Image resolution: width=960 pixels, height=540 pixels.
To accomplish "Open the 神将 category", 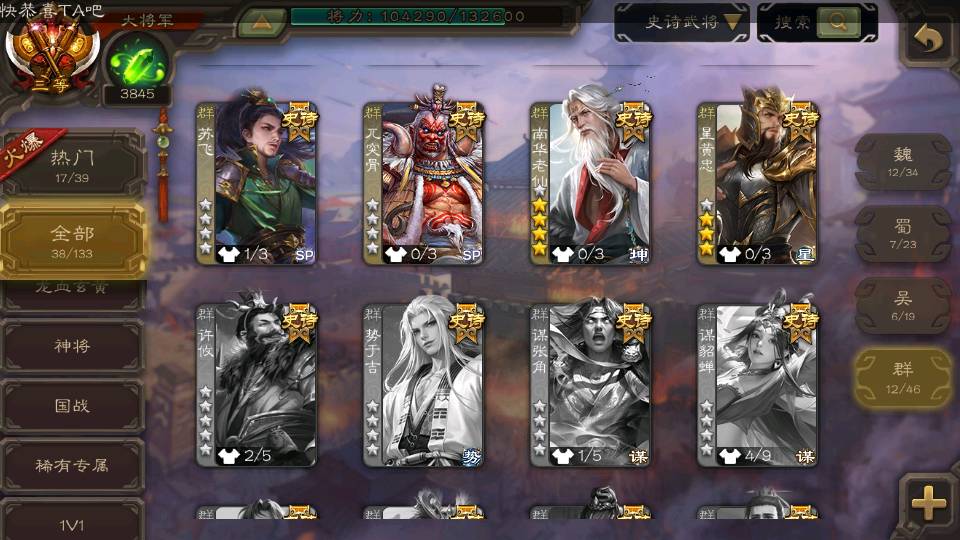I will [72, 346].
